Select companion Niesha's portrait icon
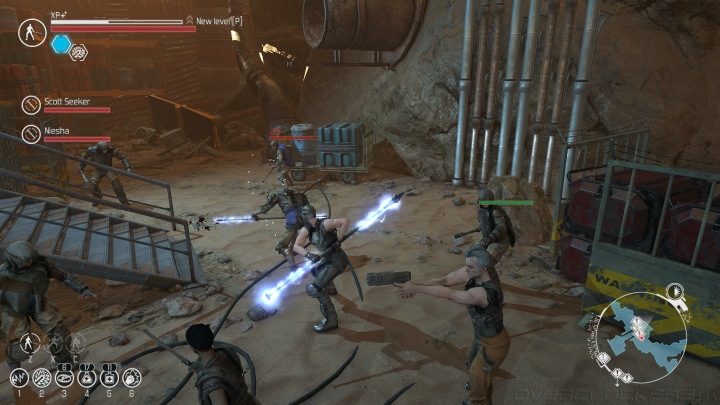 click(32, 133)
